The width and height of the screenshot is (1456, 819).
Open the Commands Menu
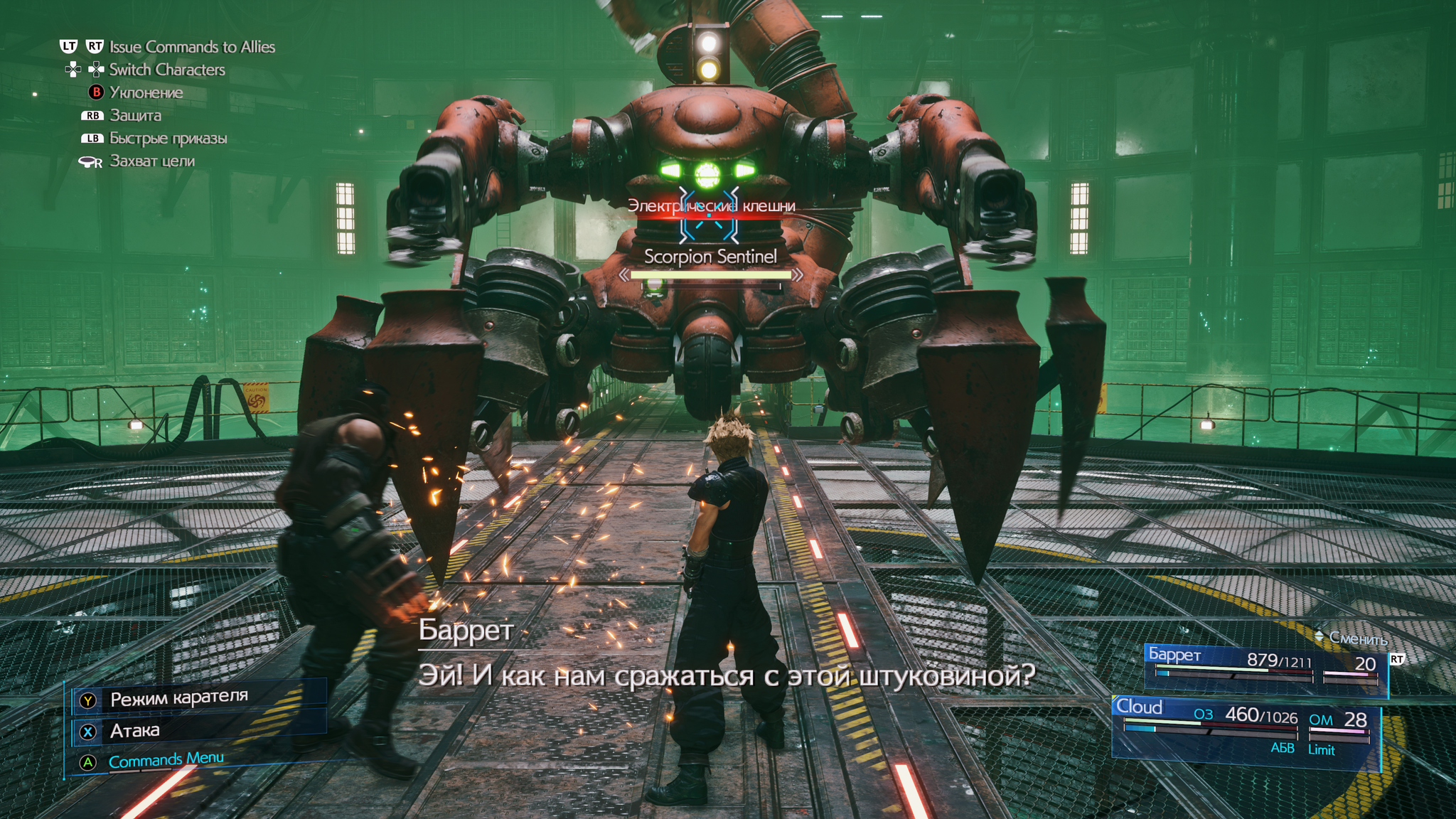pyautogui.click(x=166, y=761)
